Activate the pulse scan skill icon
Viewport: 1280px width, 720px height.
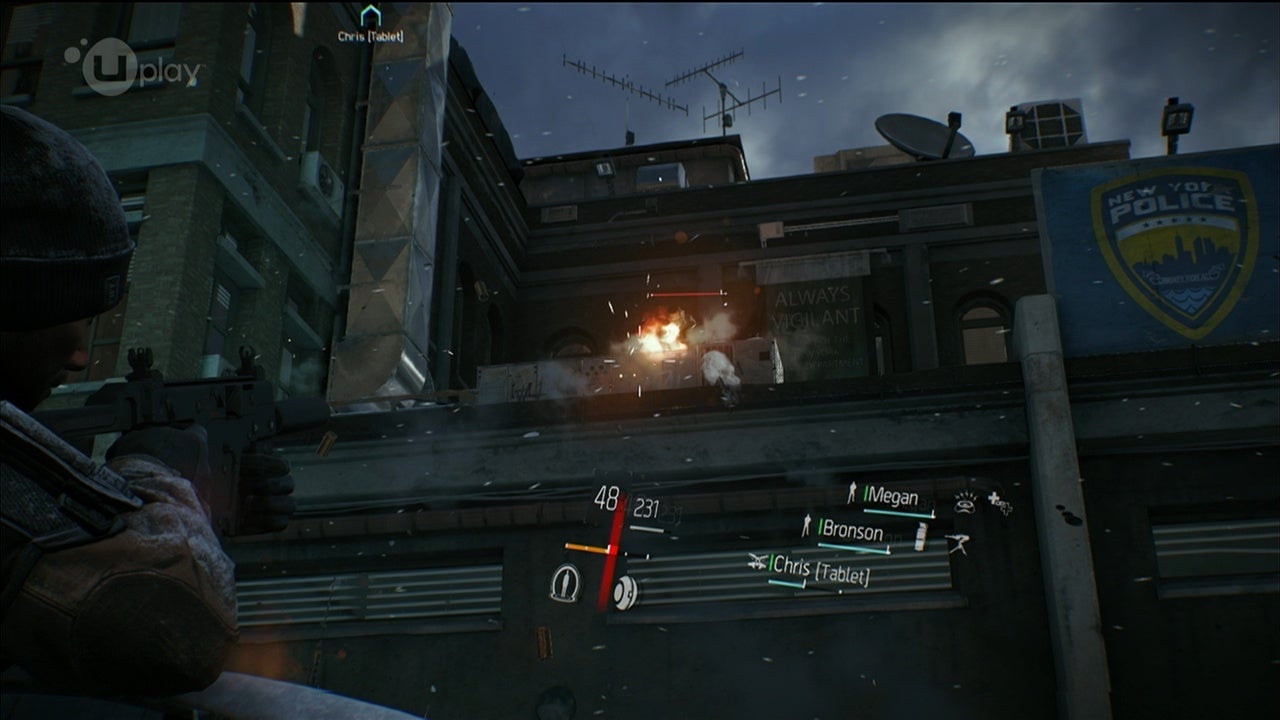point(965,503)
